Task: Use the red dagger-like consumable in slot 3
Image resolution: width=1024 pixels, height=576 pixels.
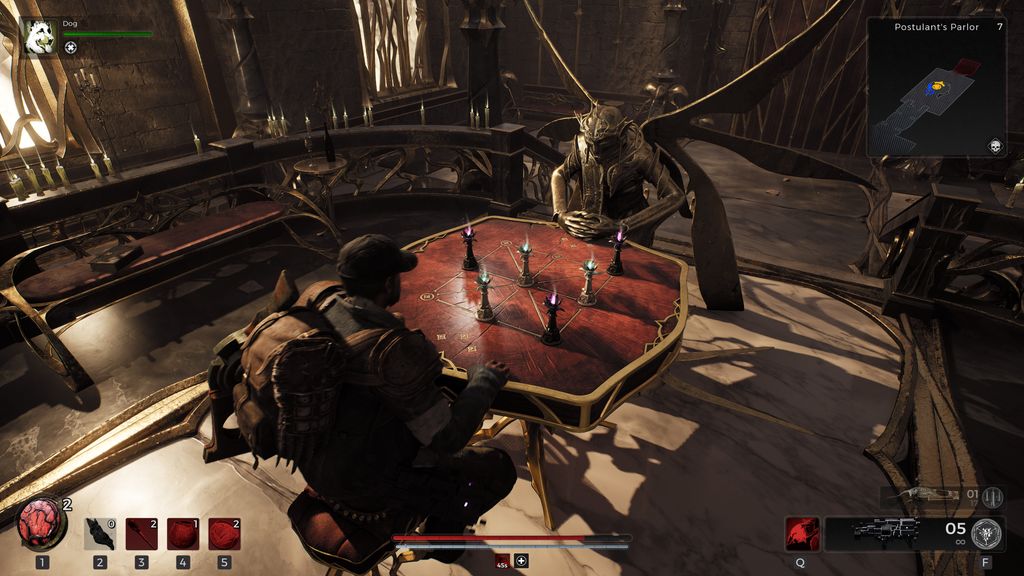Action: [x=141, y=534]
